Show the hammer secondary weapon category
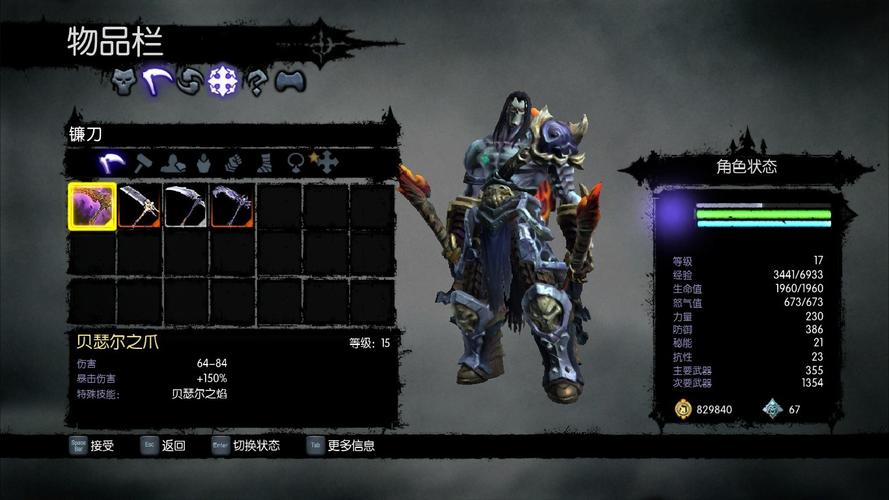The image size is (889, 500). [x=143, y=162]
